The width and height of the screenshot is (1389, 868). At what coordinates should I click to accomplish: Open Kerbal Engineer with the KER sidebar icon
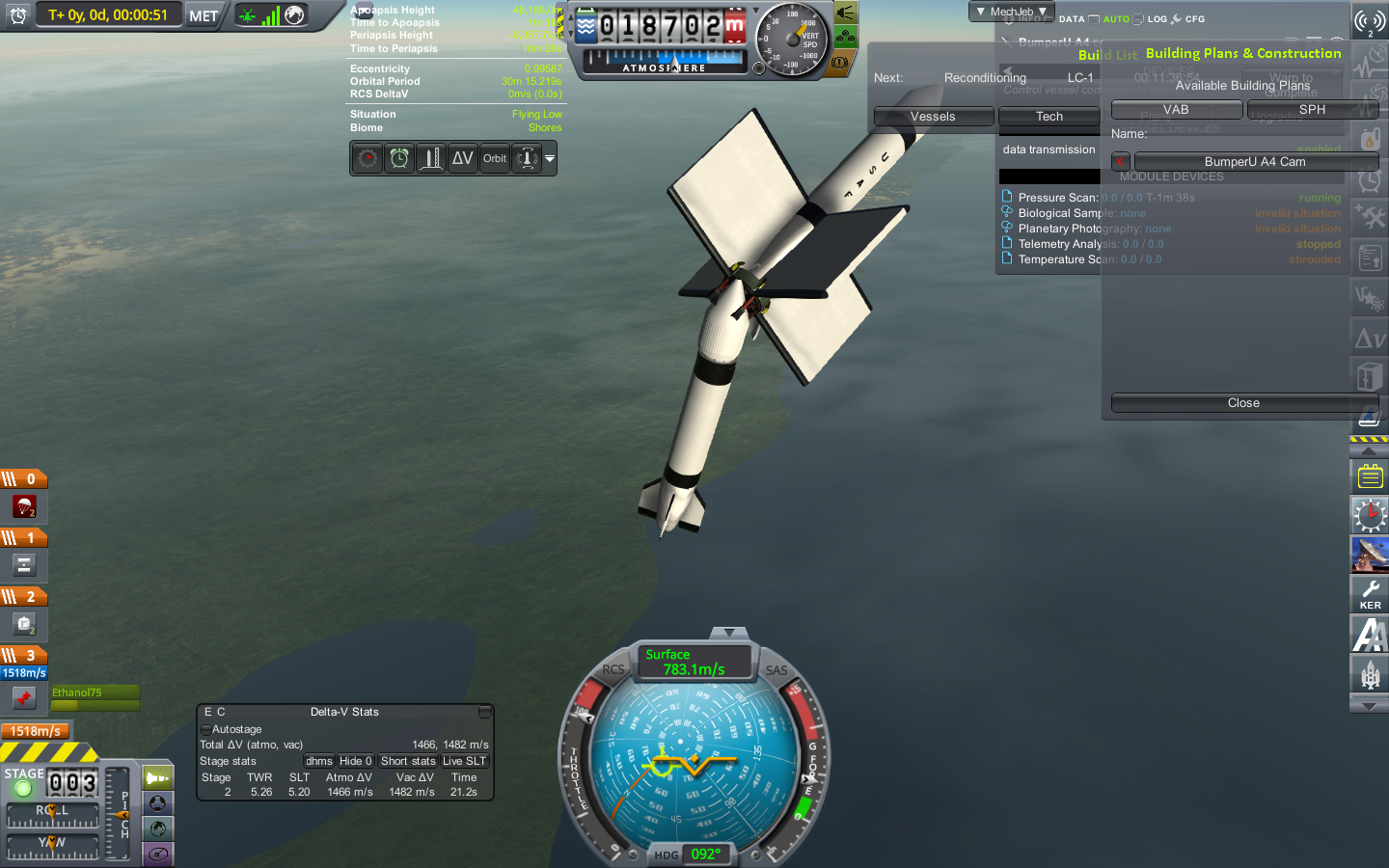[x=1369, y=594]
